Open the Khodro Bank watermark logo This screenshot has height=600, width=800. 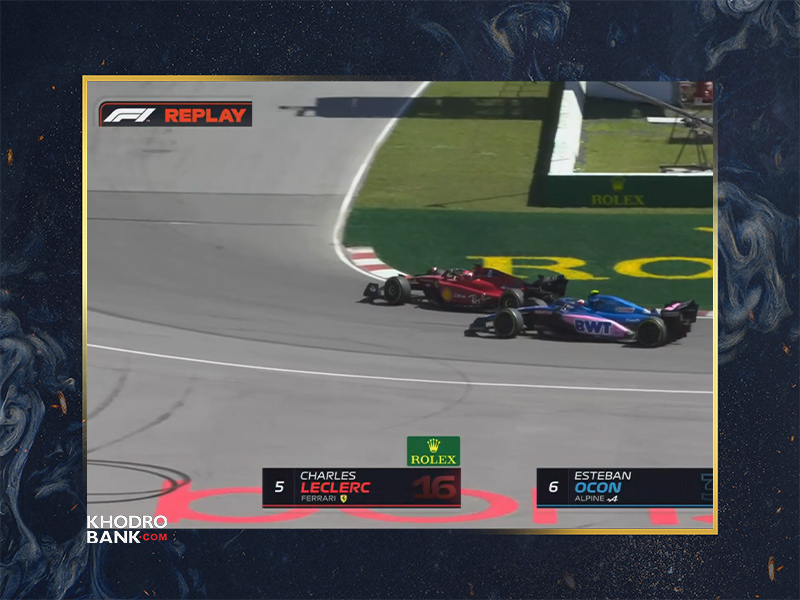127,529
